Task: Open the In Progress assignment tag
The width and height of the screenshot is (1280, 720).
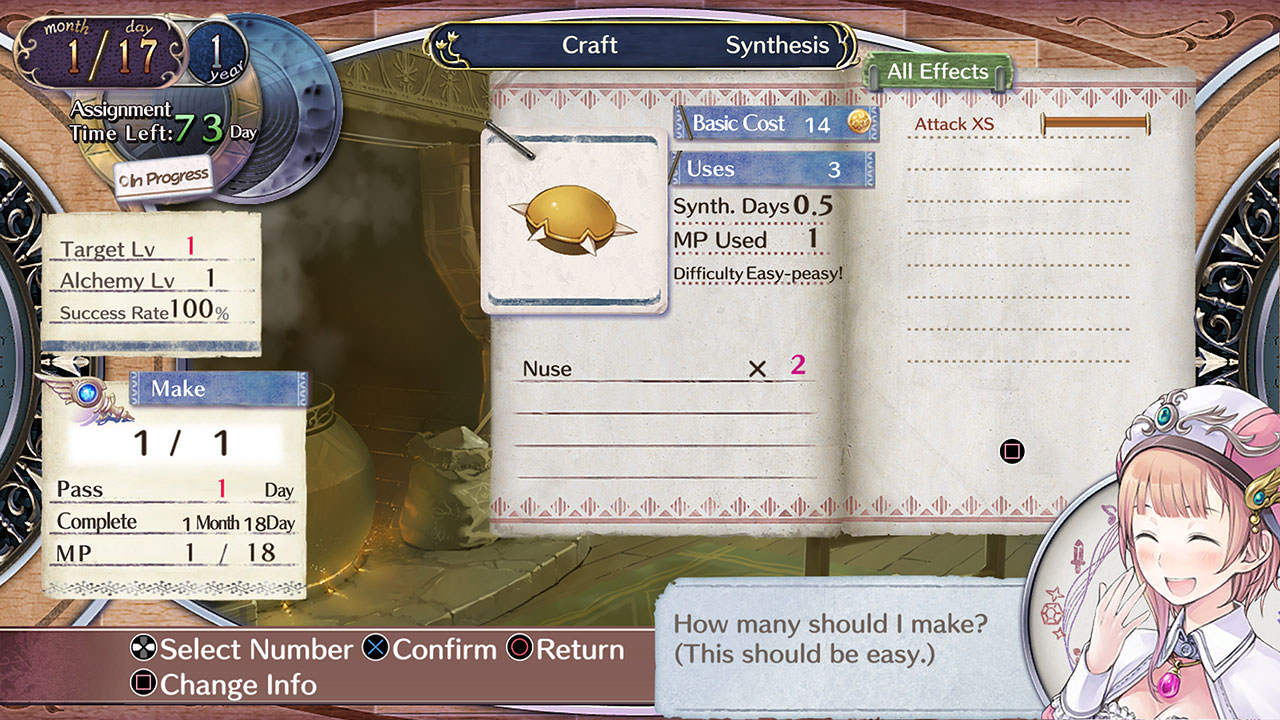Action: click(163, 178)
